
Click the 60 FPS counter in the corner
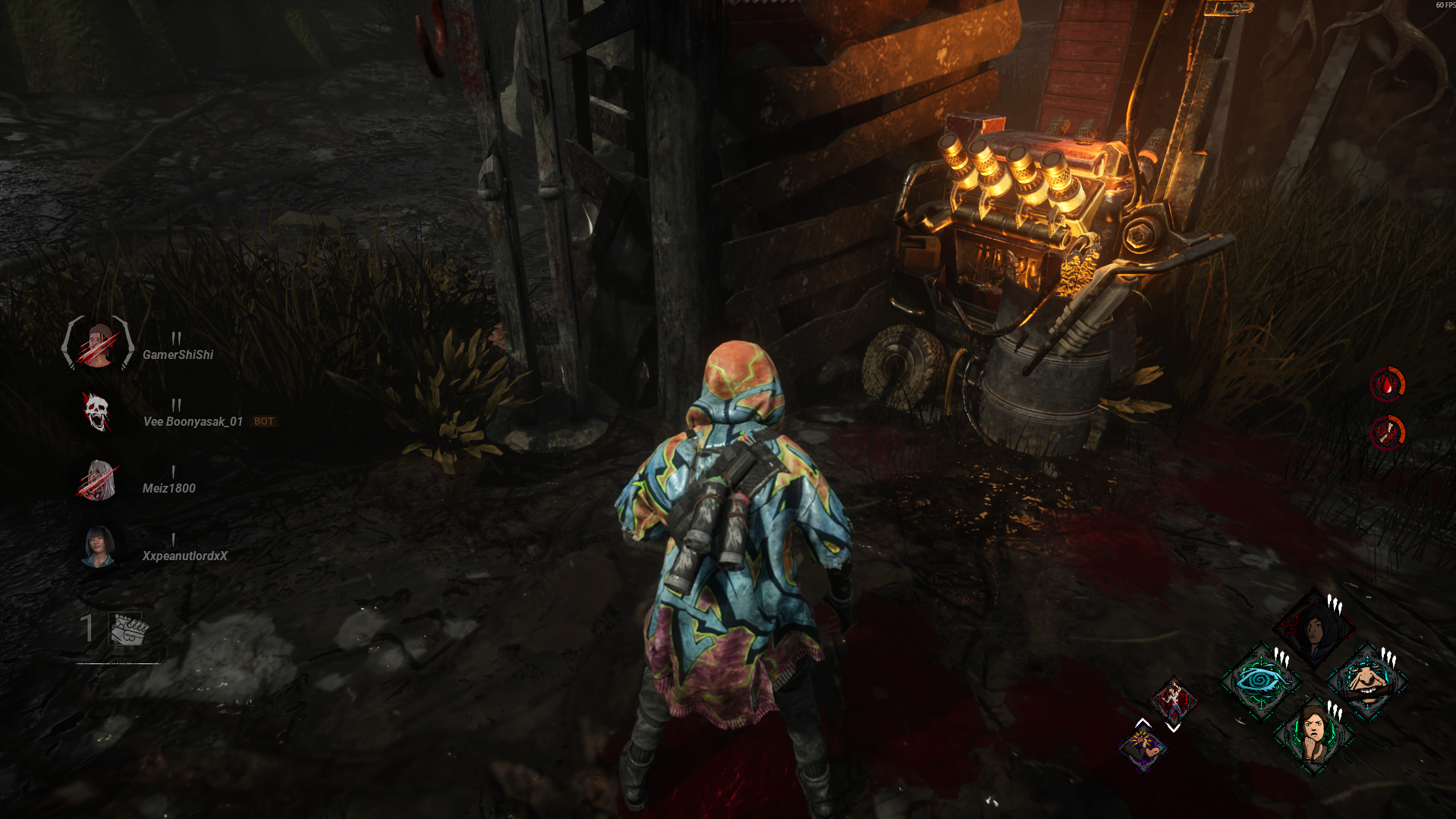(1440, 5)
